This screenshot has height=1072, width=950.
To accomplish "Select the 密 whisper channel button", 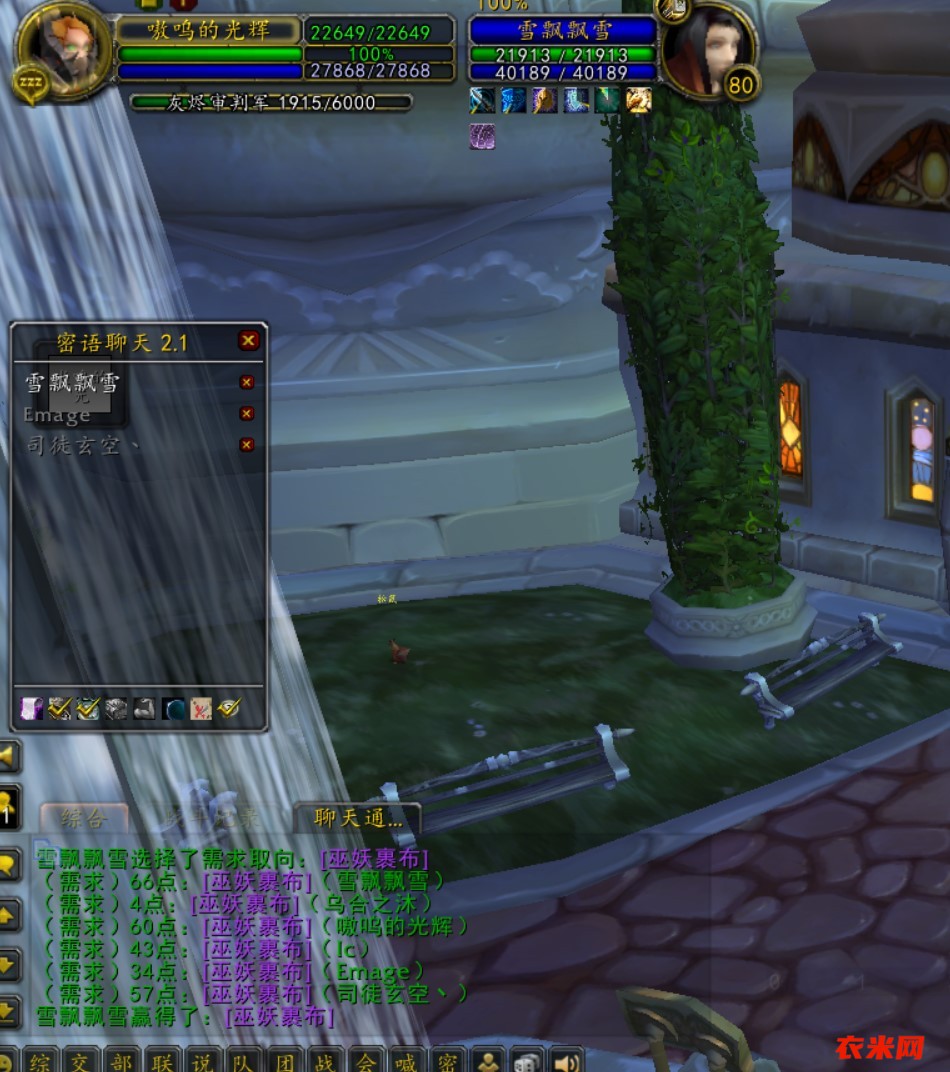I will click(448, 1060).
